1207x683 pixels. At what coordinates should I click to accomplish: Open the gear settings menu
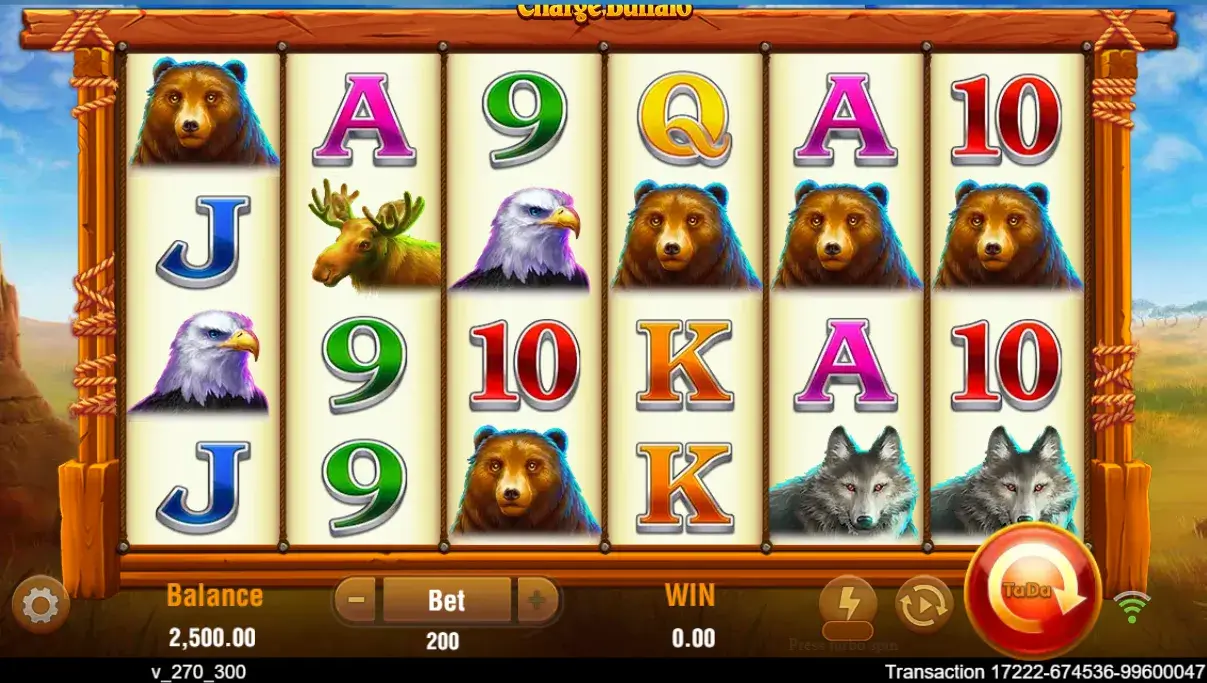click(40, 606)
